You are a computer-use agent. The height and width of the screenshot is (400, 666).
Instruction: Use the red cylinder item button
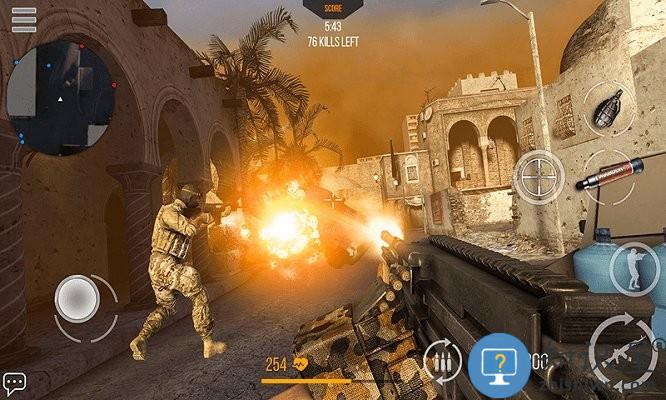tap(611, 175)
